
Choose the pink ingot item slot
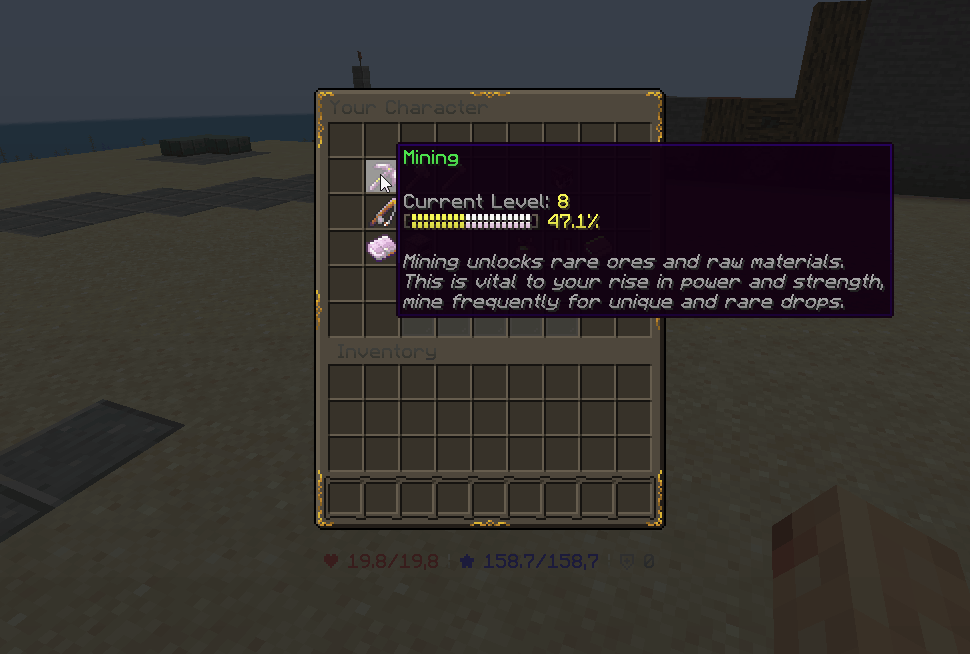tap(381, 248)
